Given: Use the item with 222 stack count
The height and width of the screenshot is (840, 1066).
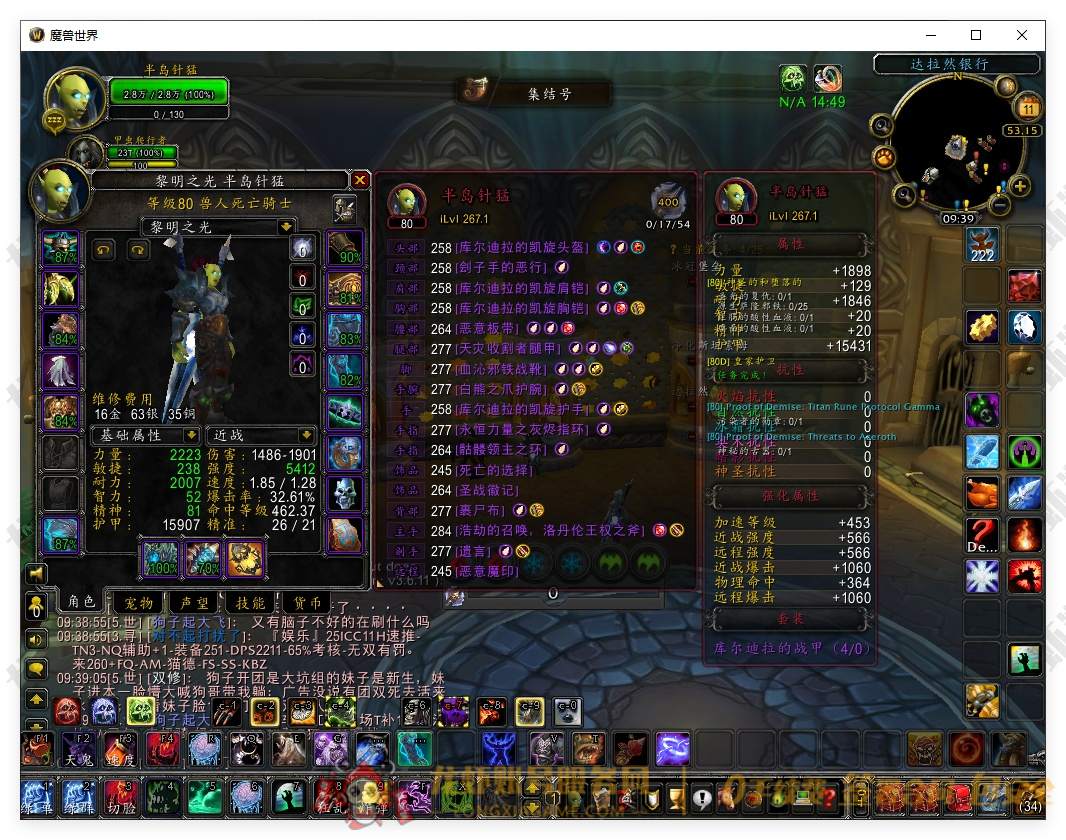Looking at the screenshot, I should pos(983,244).
